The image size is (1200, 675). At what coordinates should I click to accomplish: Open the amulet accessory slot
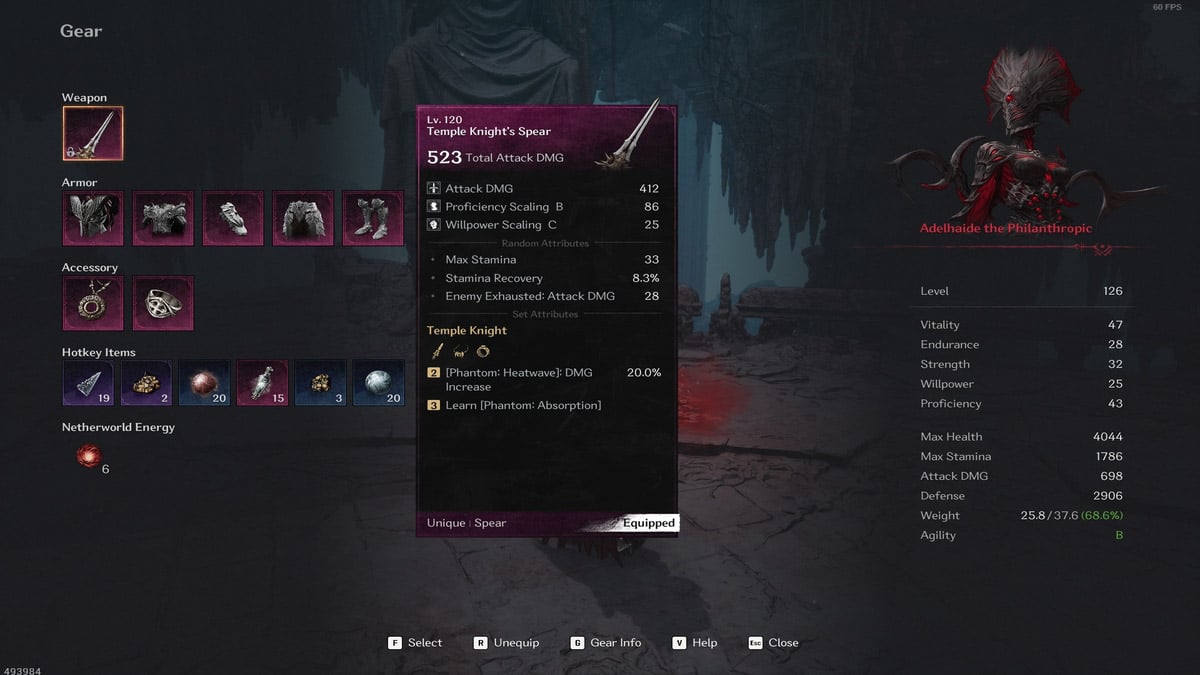point(93,303)
